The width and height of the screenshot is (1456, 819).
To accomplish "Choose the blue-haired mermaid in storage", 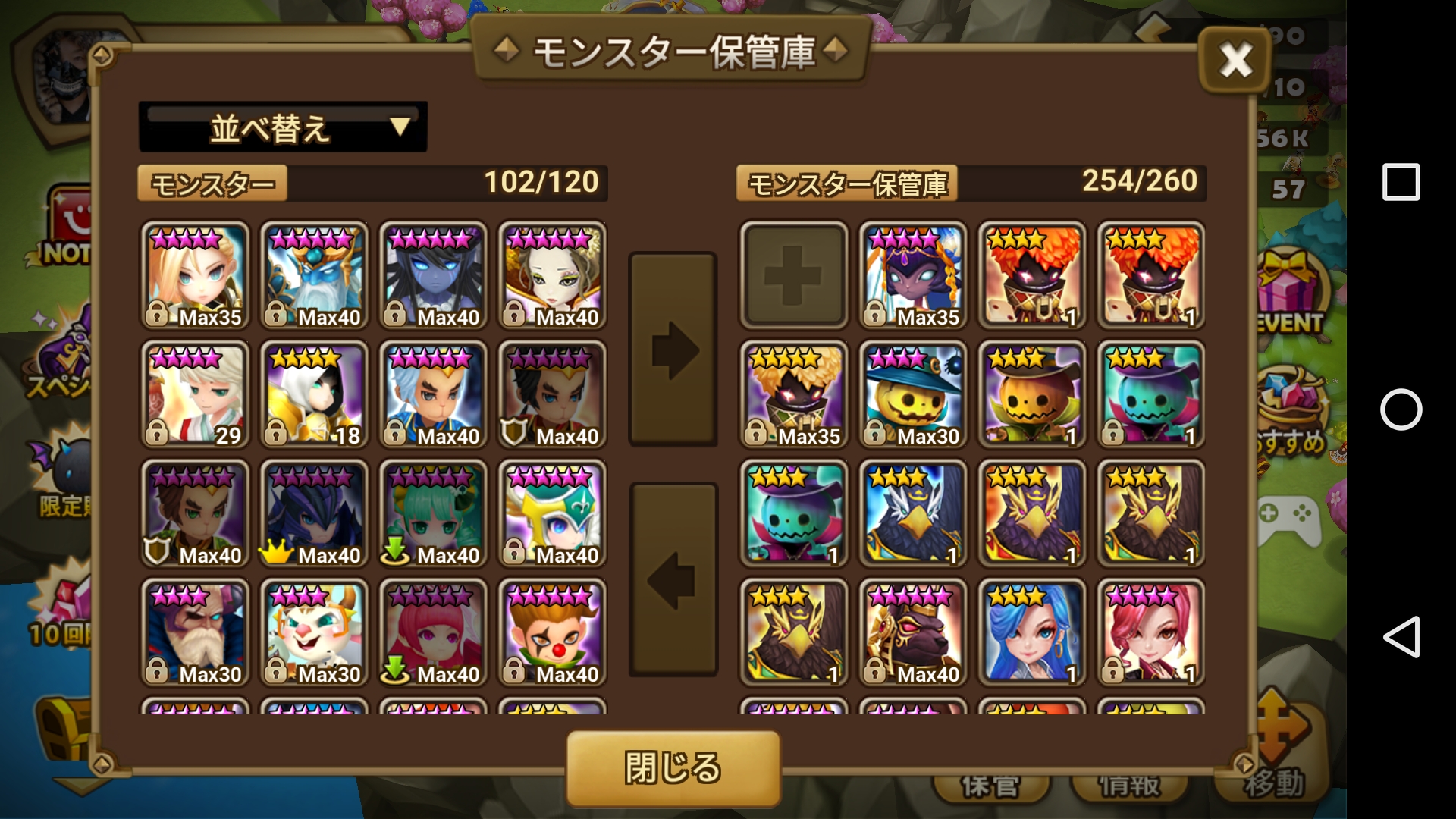I will pos(1031,632).
